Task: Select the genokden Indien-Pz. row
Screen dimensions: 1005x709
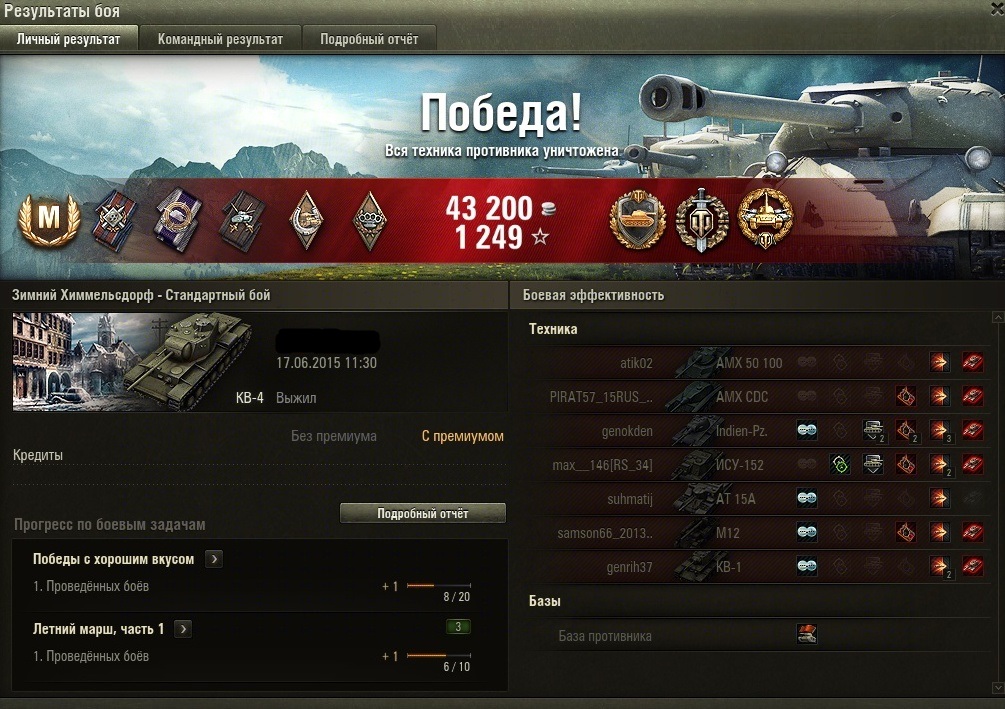Action: pos(640,431)
